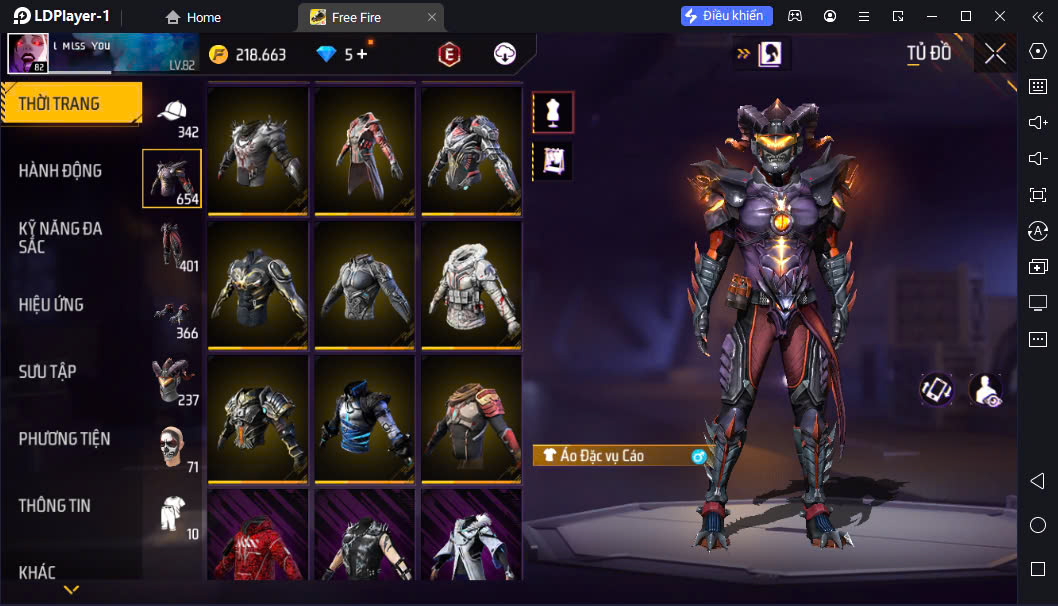Select the Thông Tin tab

[55, 506]
